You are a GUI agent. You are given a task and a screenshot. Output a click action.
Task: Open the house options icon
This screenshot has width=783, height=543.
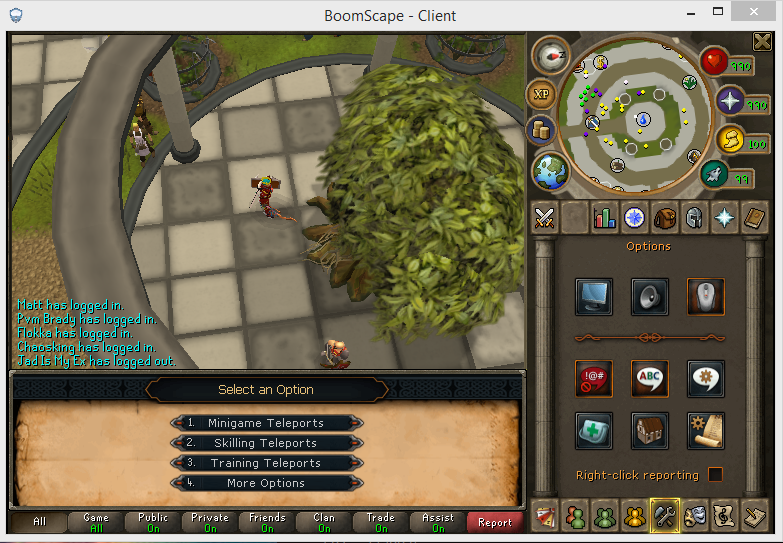(650, 430)
